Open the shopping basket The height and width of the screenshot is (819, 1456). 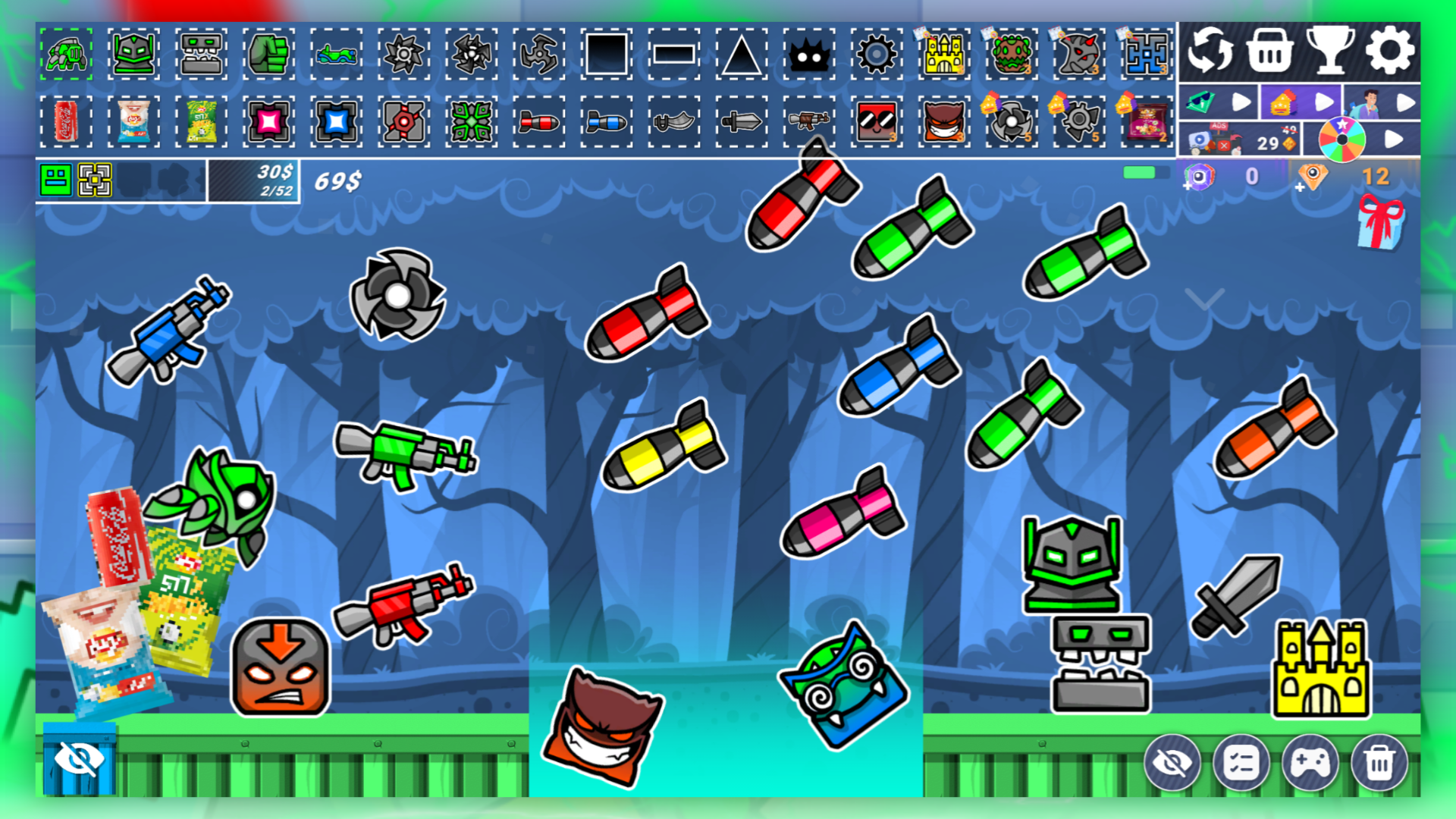(1268, 51)
